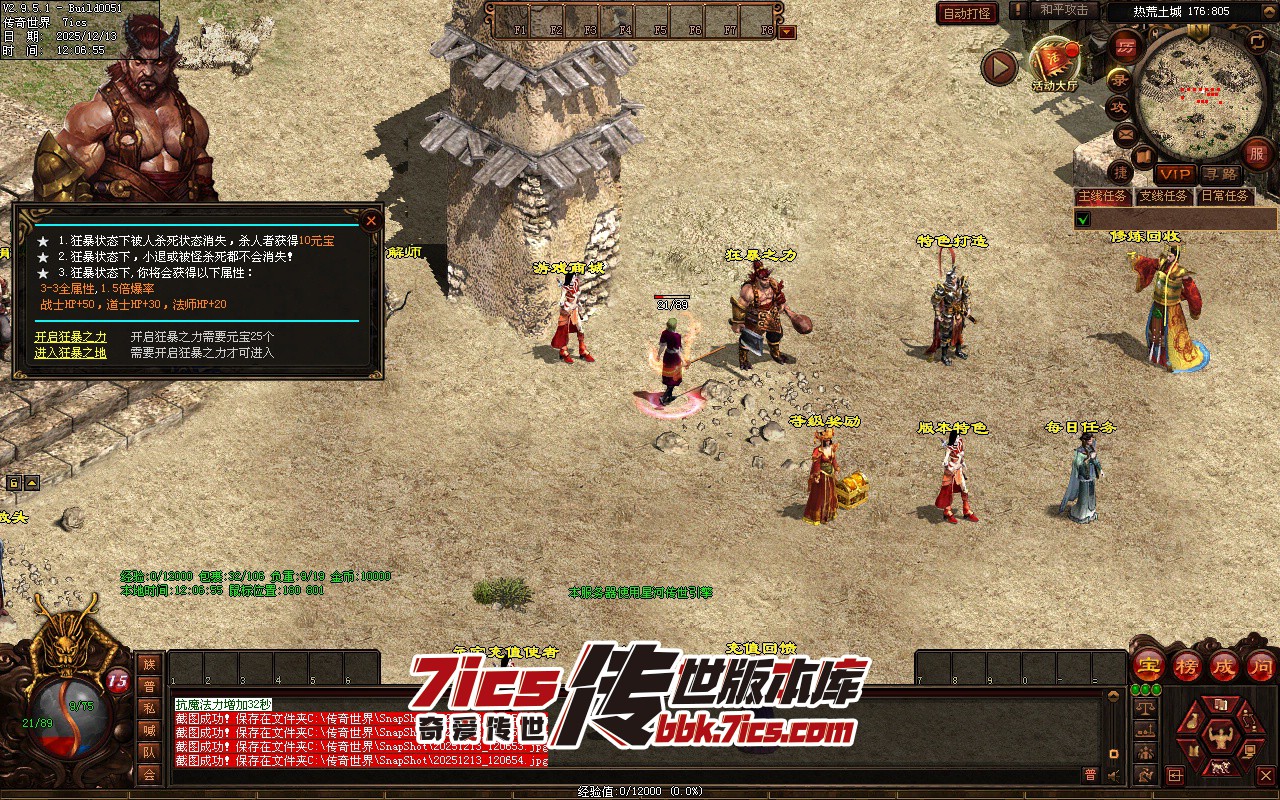The width and height of the screenshot is (1280, 800).
Task: Toggle the green checkmark in quest tracker
Action: coord(1083,219)
